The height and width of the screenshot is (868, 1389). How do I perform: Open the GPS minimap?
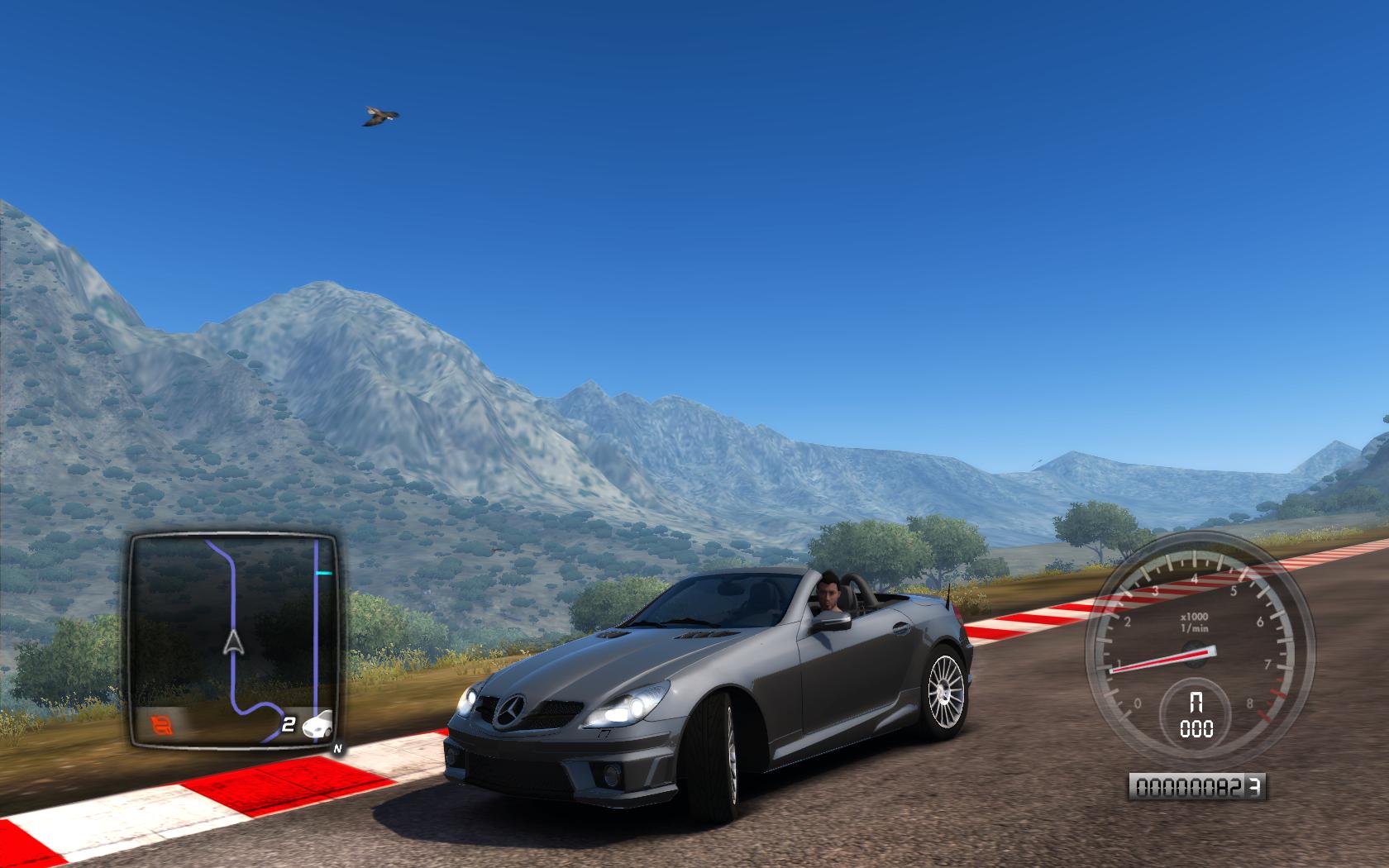coord(234,640)
